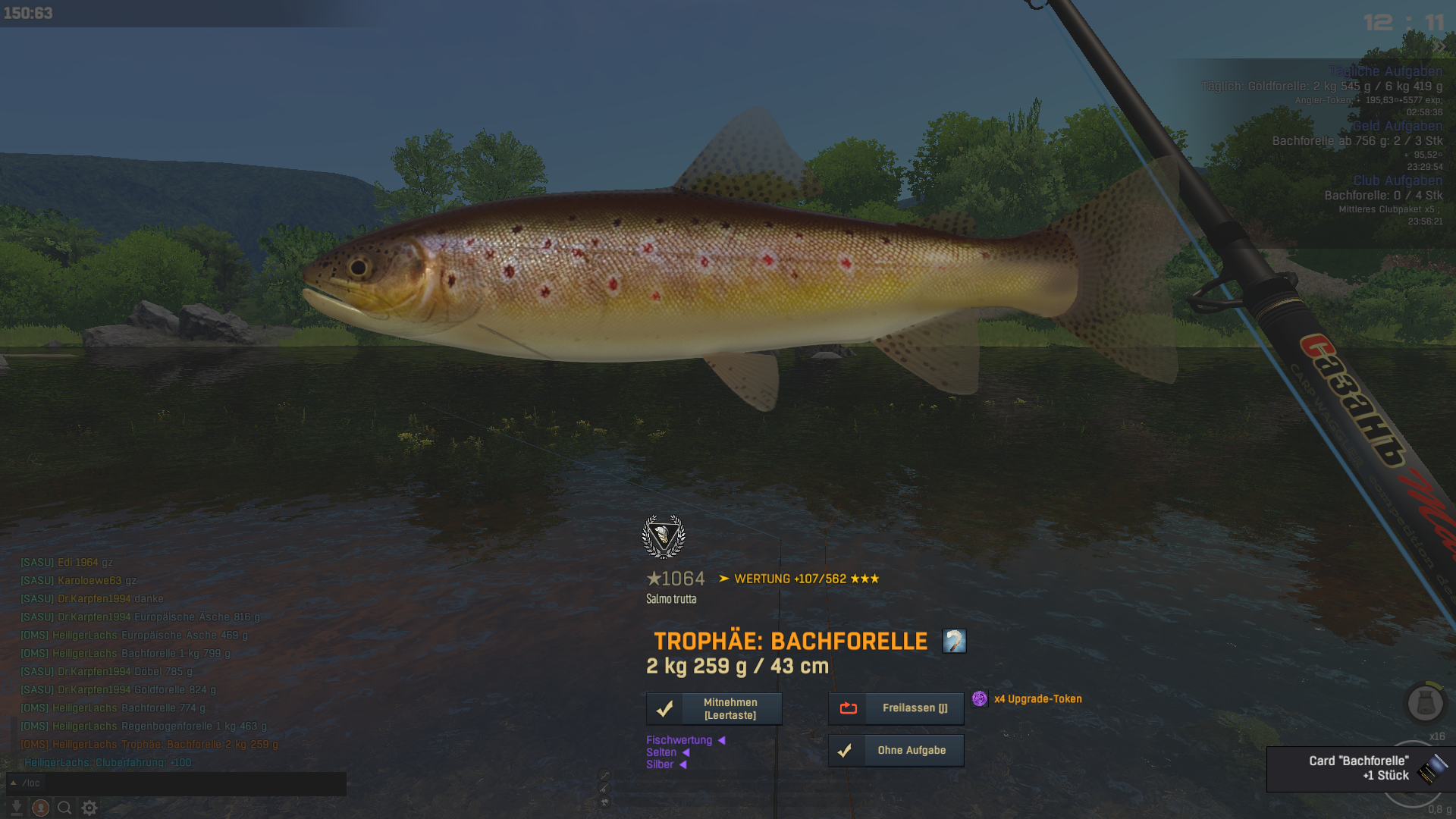Open the Club Aufgaben task heading
Image resolution: width=1456 pixels, height=819 pixels.
(1398, 180)
